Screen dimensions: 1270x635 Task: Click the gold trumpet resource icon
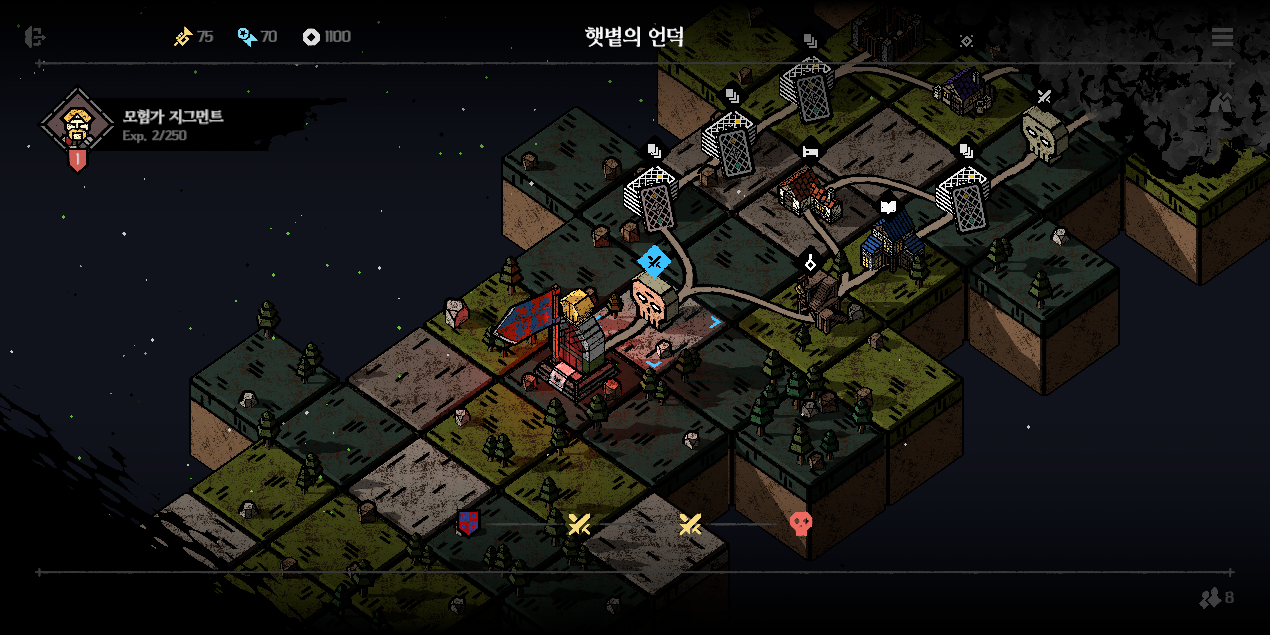tap(183, 37)
